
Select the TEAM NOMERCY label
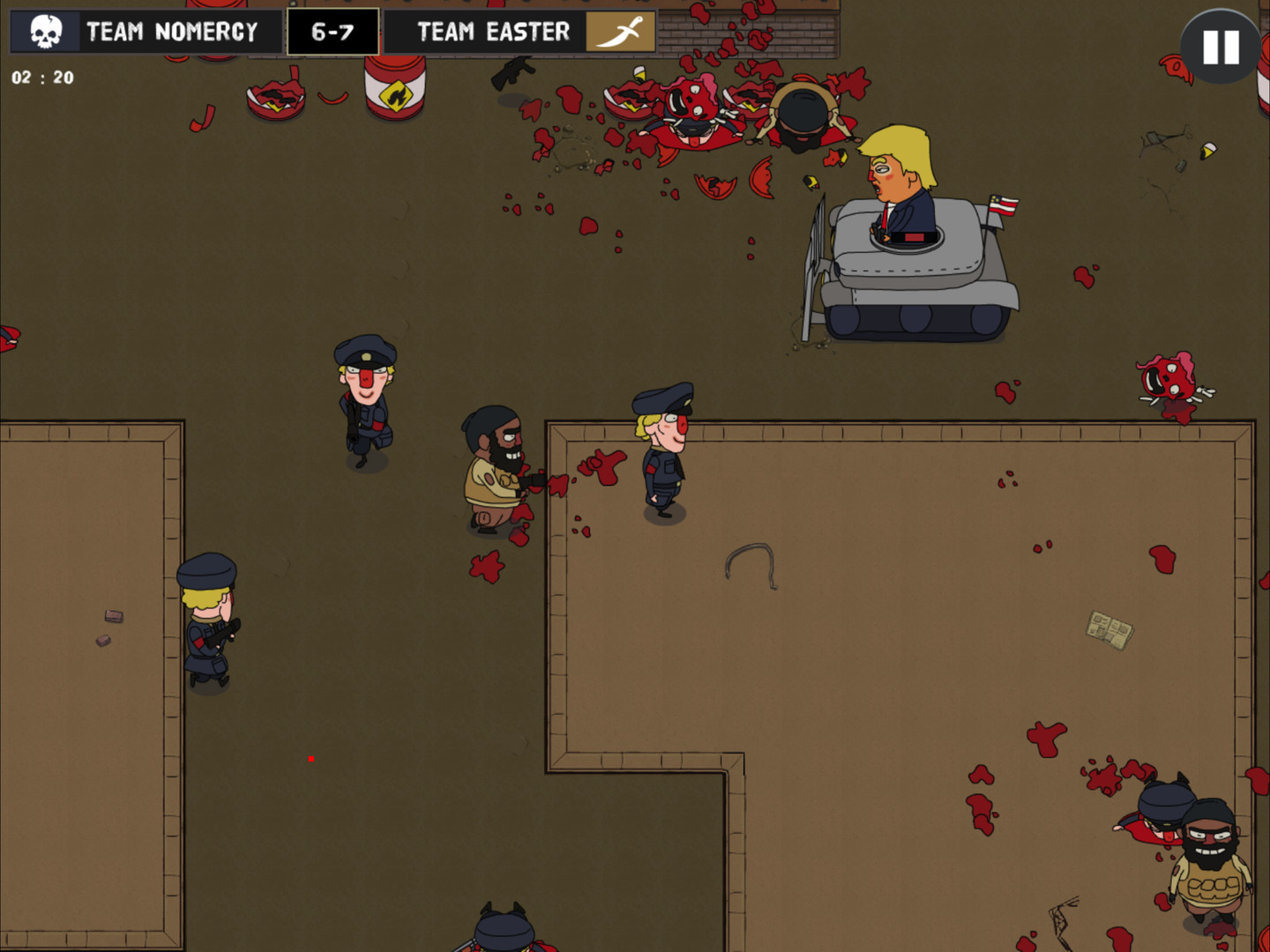[x=169, y=32]
